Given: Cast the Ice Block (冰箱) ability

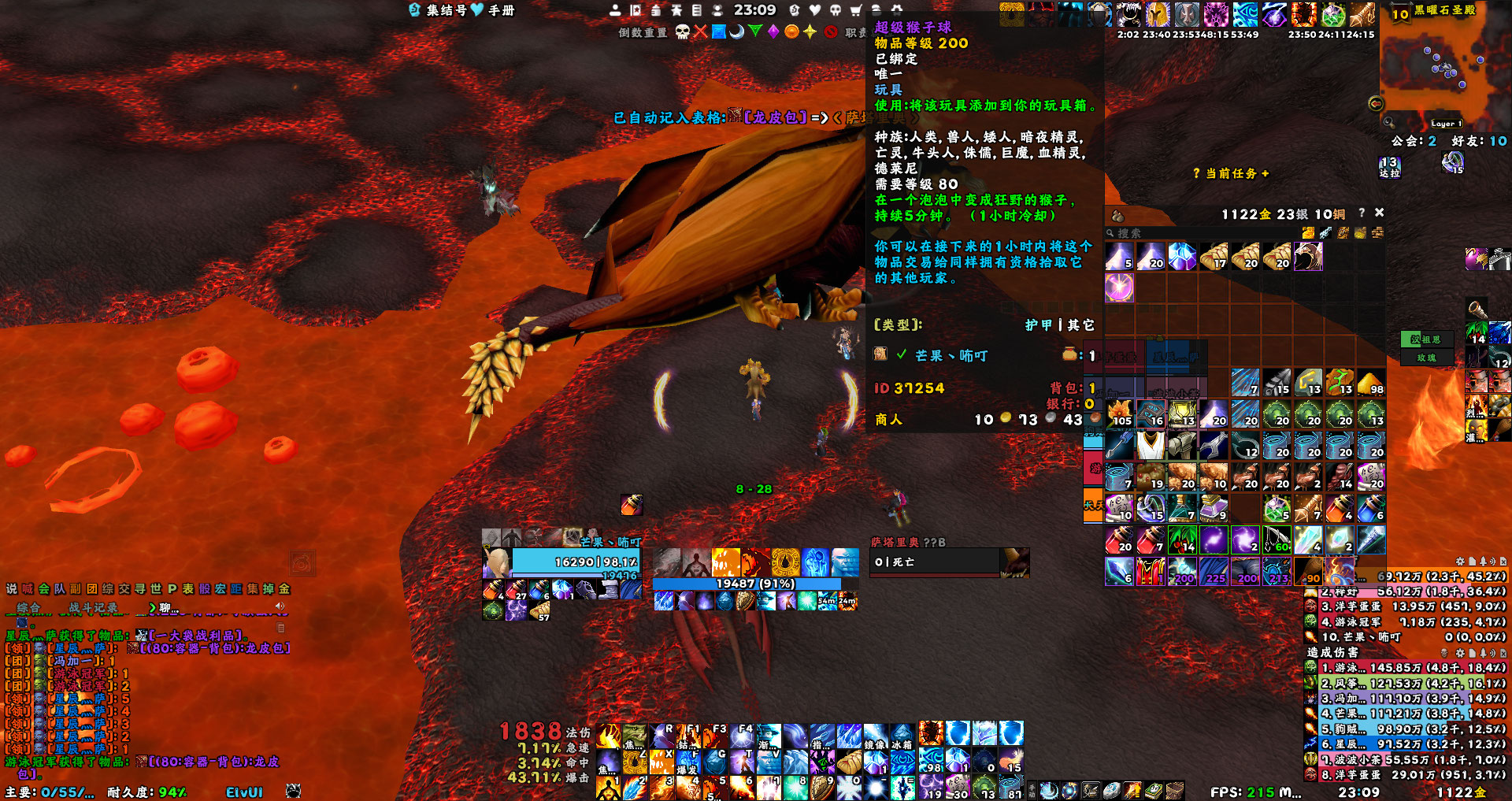Looking at the screenshot, I should pyautogui.click(x=902, y=736).
